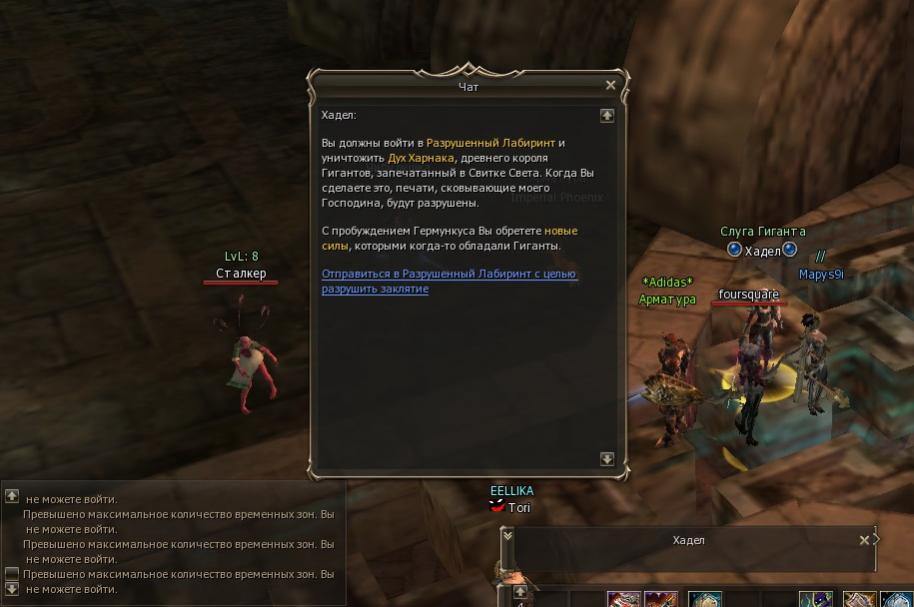Screen dimensions: 914x607
Task: Click the dialog text's scroll-up arrow
Action: tap(606, 116)
